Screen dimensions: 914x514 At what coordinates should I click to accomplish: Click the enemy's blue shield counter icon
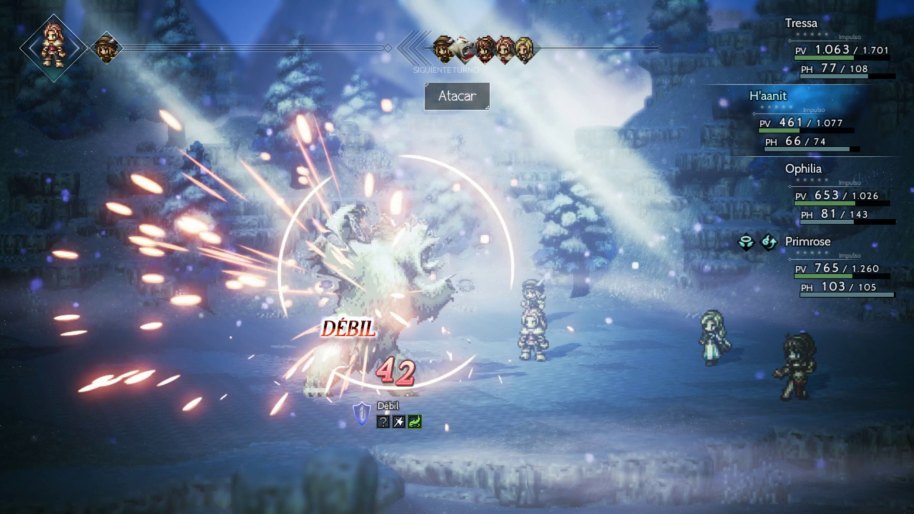tap(362, 409)
